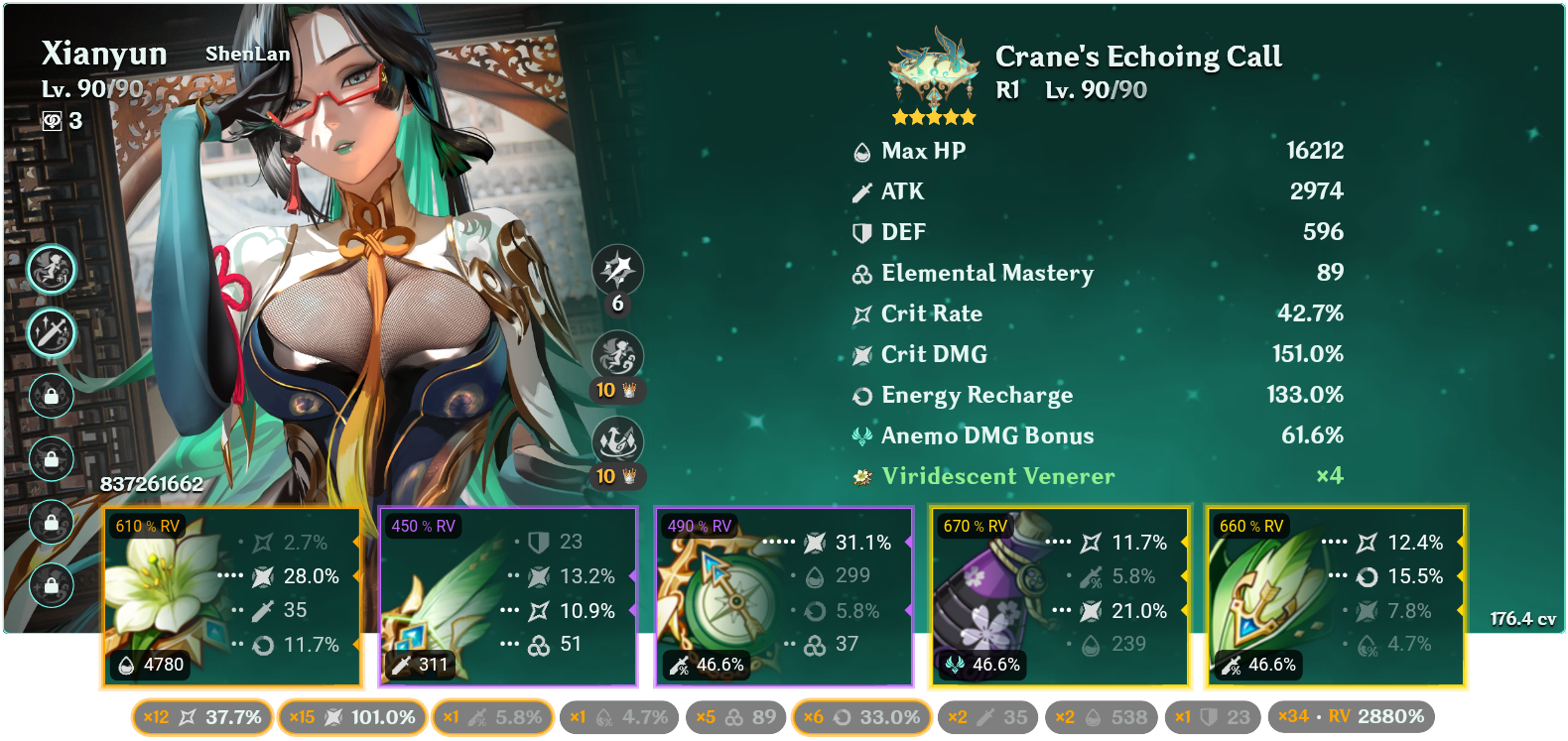Open the Elemental Skill talent icon at level 10
Screen dimensions: 1568x741
(x=617, y=357)
